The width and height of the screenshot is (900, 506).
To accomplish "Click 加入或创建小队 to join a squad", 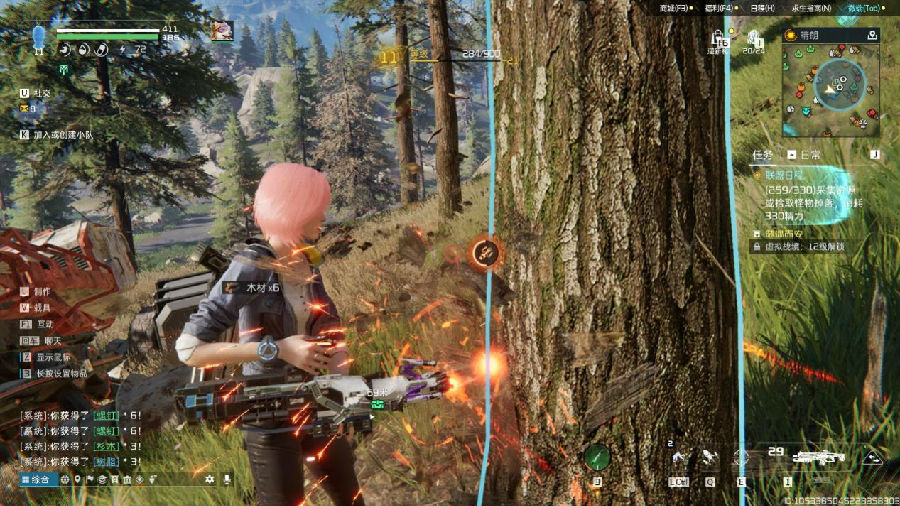I will (61, 134).
